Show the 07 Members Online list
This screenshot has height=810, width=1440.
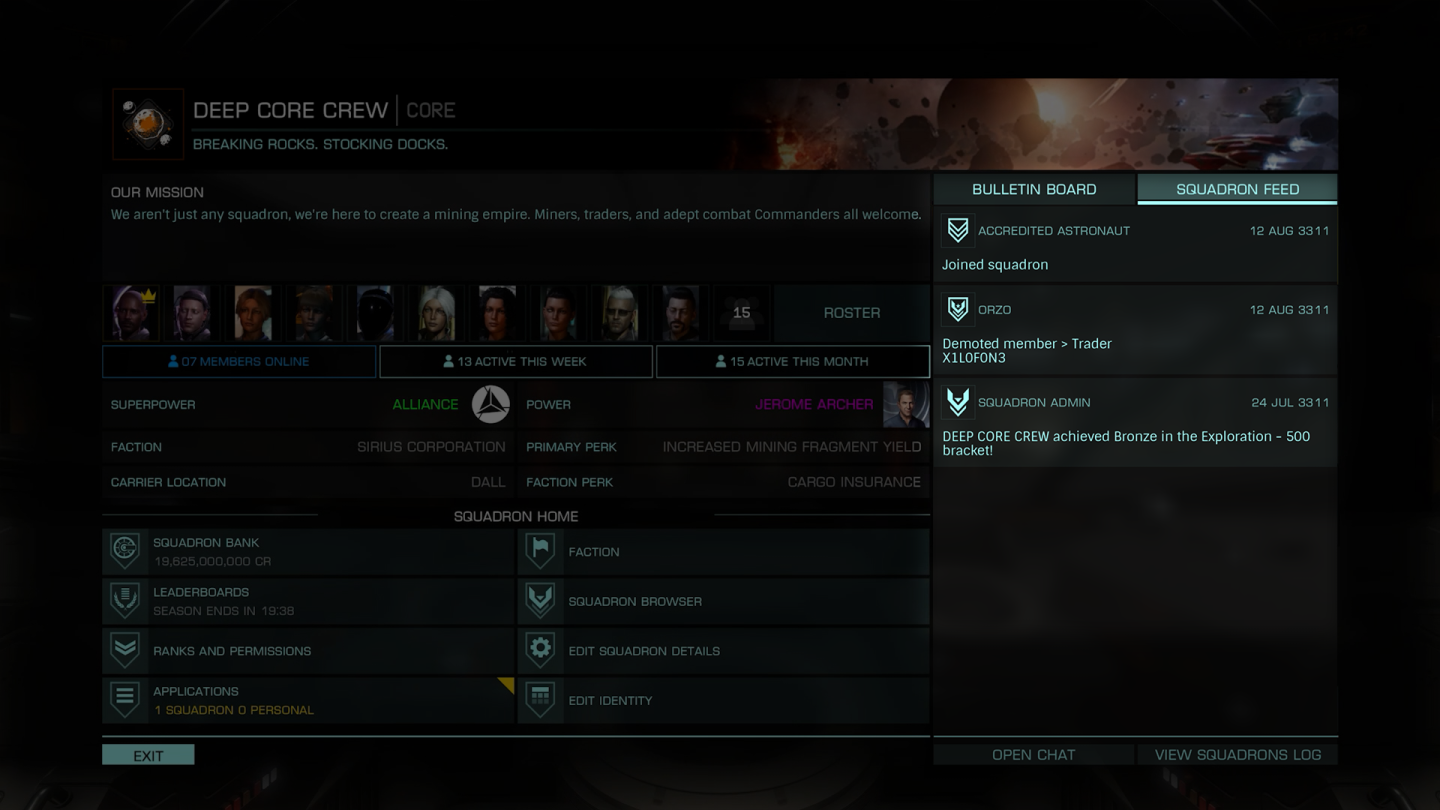(239, 361)
